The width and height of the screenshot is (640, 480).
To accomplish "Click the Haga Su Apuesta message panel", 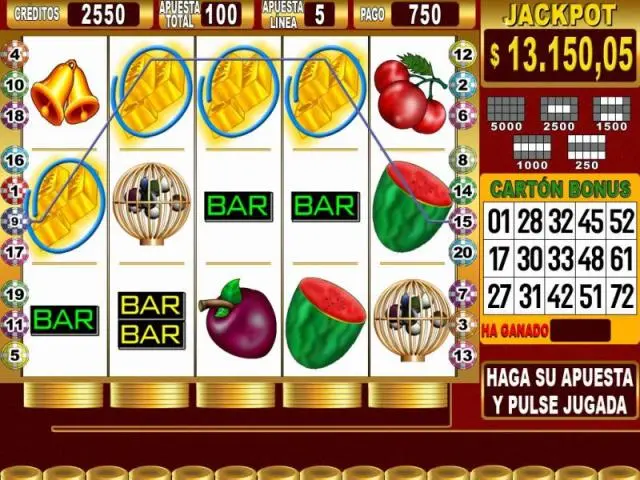I will tap(559, 391).
